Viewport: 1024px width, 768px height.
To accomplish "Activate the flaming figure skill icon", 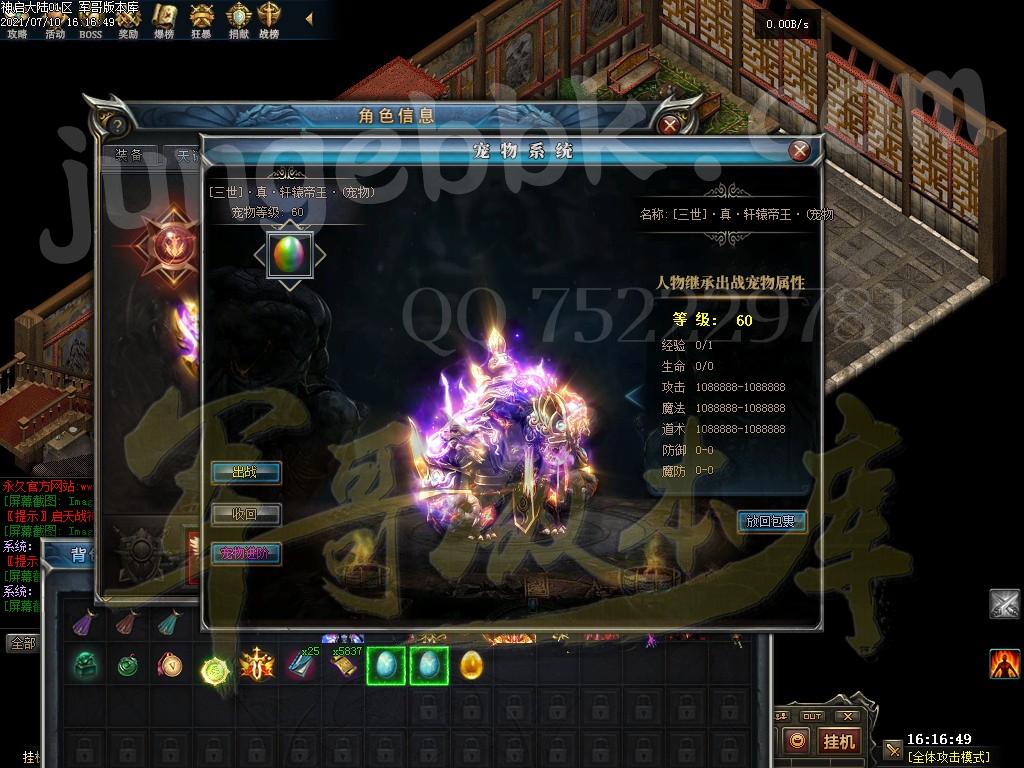I will (1004, 663).
